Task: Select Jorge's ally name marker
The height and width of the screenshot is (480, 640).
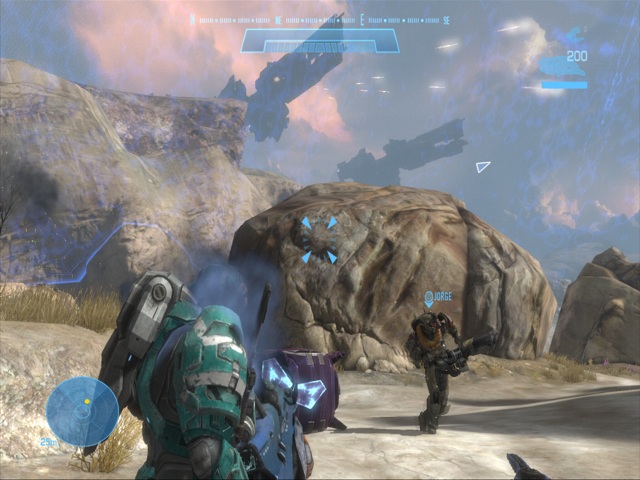Action: pos(438,298)
